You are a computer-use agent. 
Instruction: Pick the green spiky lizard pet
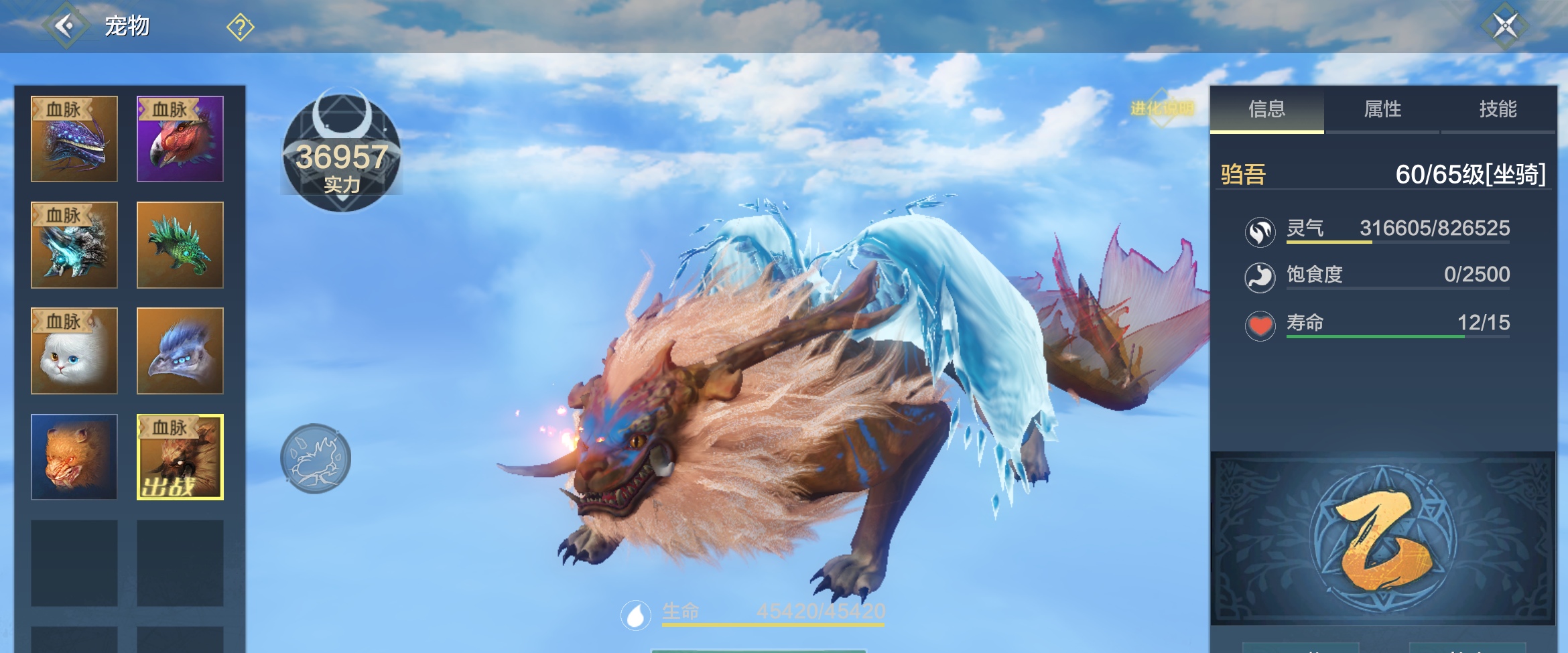(180, 245)
